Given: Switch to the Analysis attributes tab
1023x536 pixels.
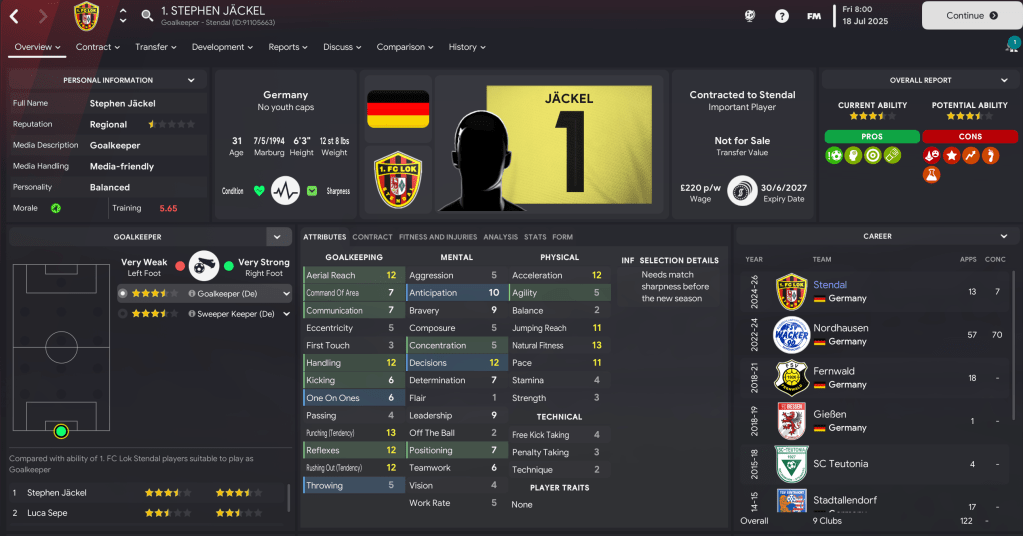Looking at the screenshot, I should 500,237.
